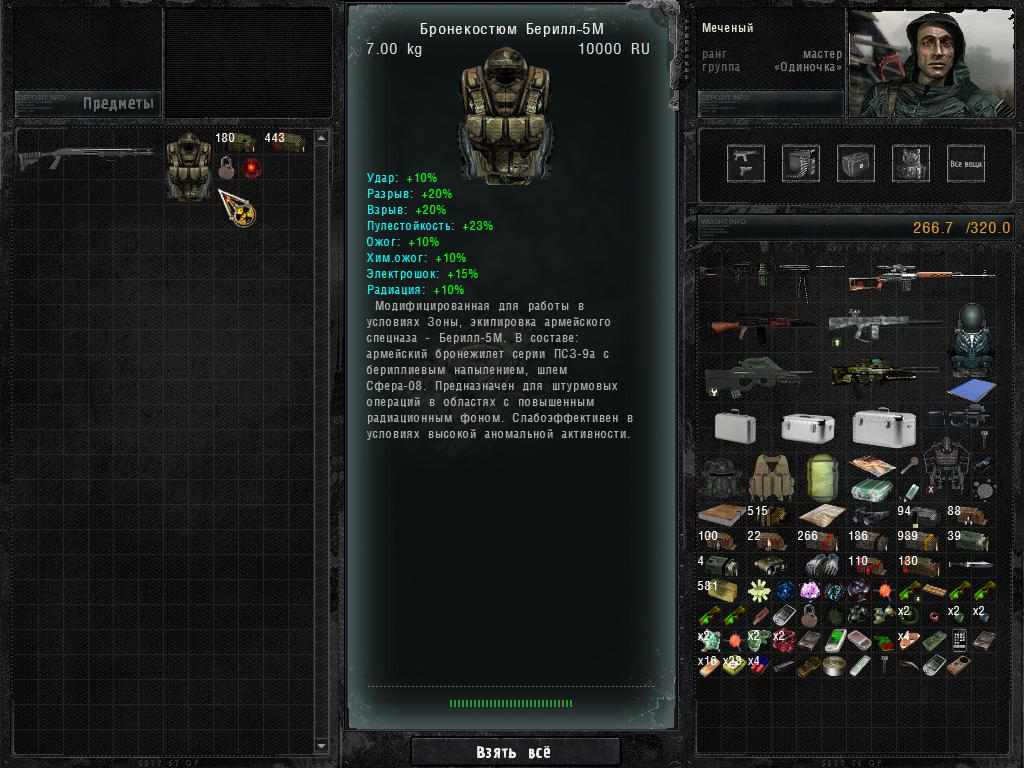Choose the ammo box with count 443
This screenshot has width=1024, height=768.
point(285,143)
